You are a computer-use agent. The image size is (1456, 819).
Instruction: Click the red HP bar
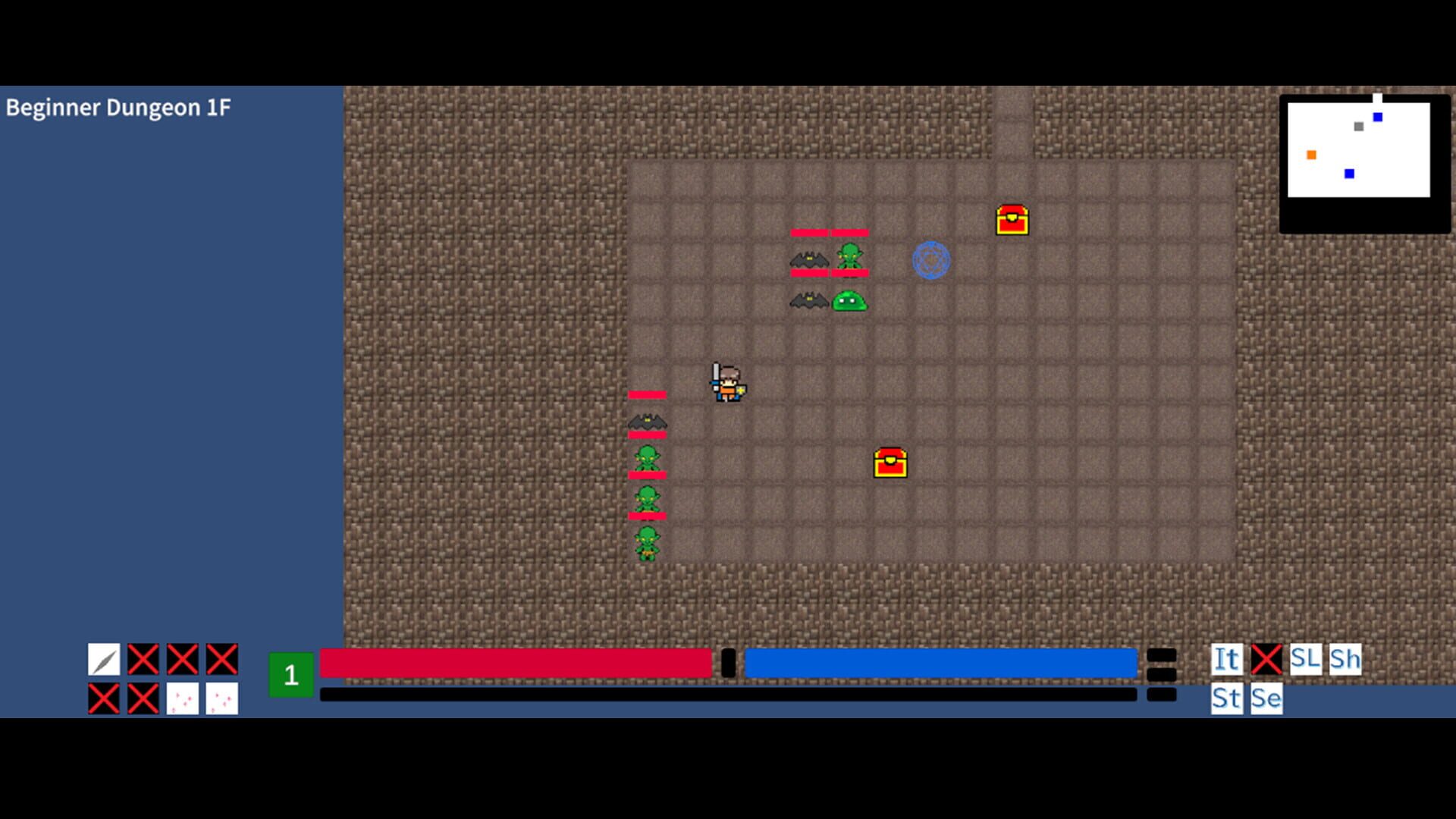[x=516, y=662]
